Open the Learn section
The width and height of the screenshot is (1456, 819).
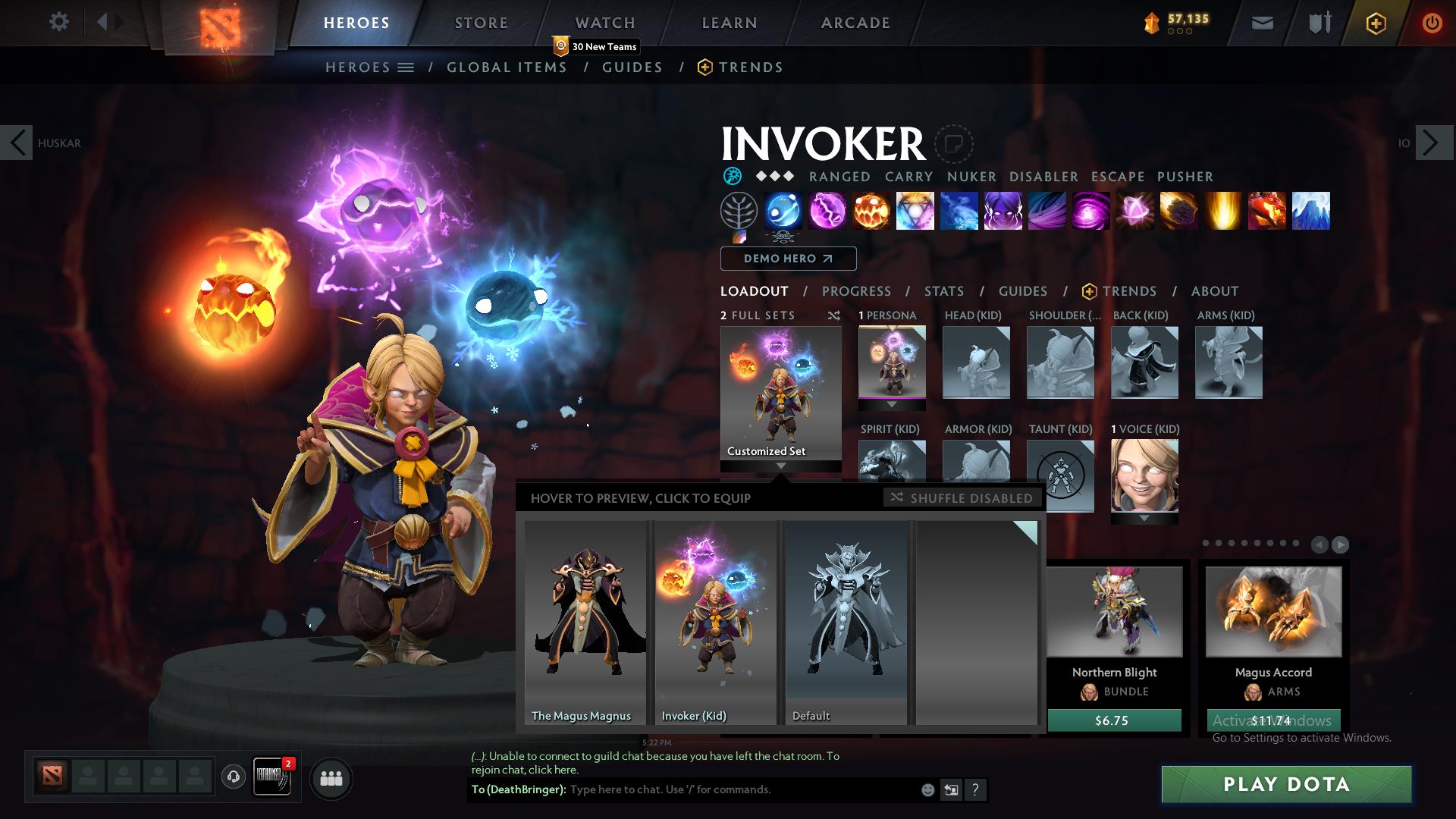(x=729, y=23)
